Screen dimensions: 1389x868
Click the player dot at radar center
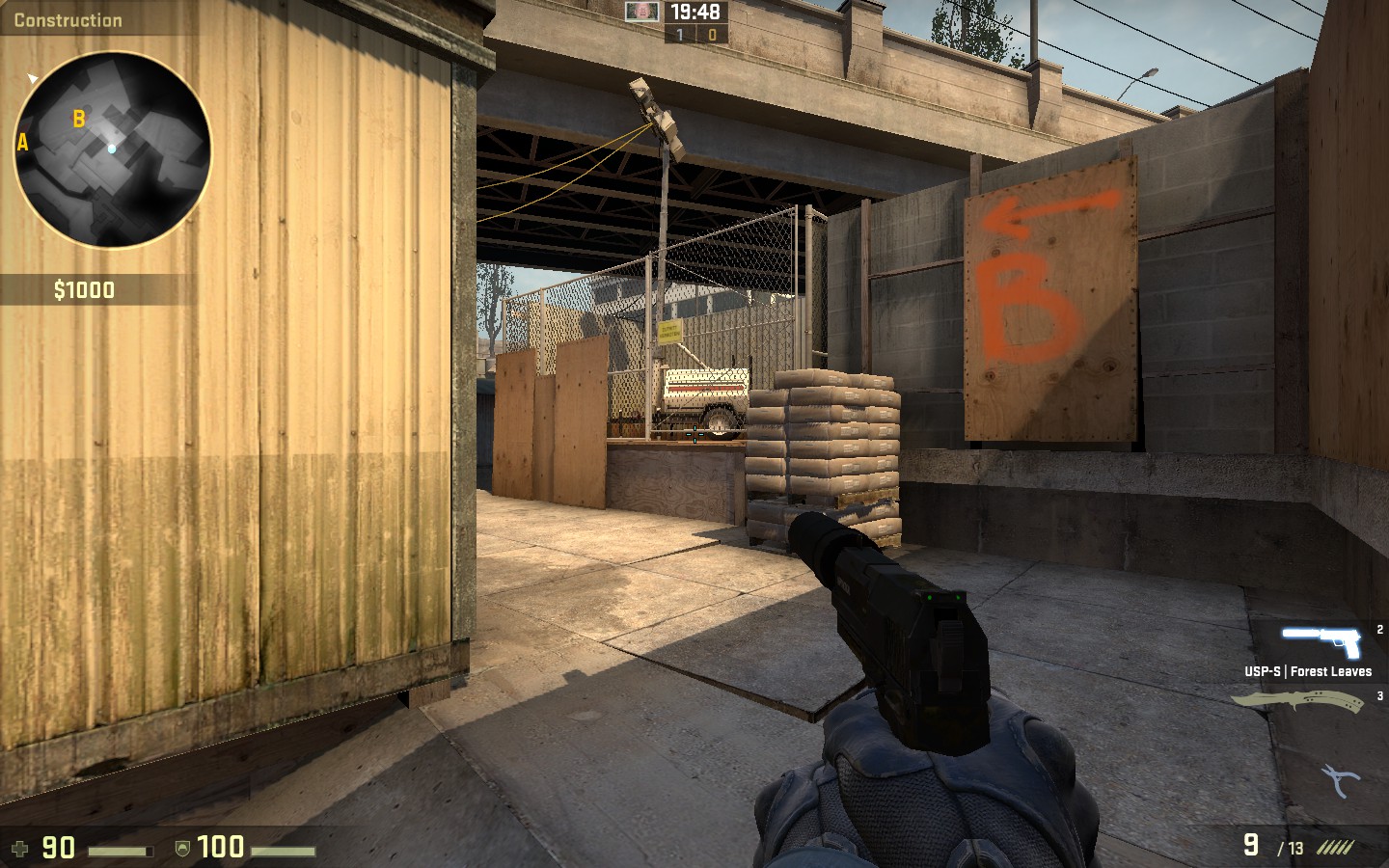[111, 149]
